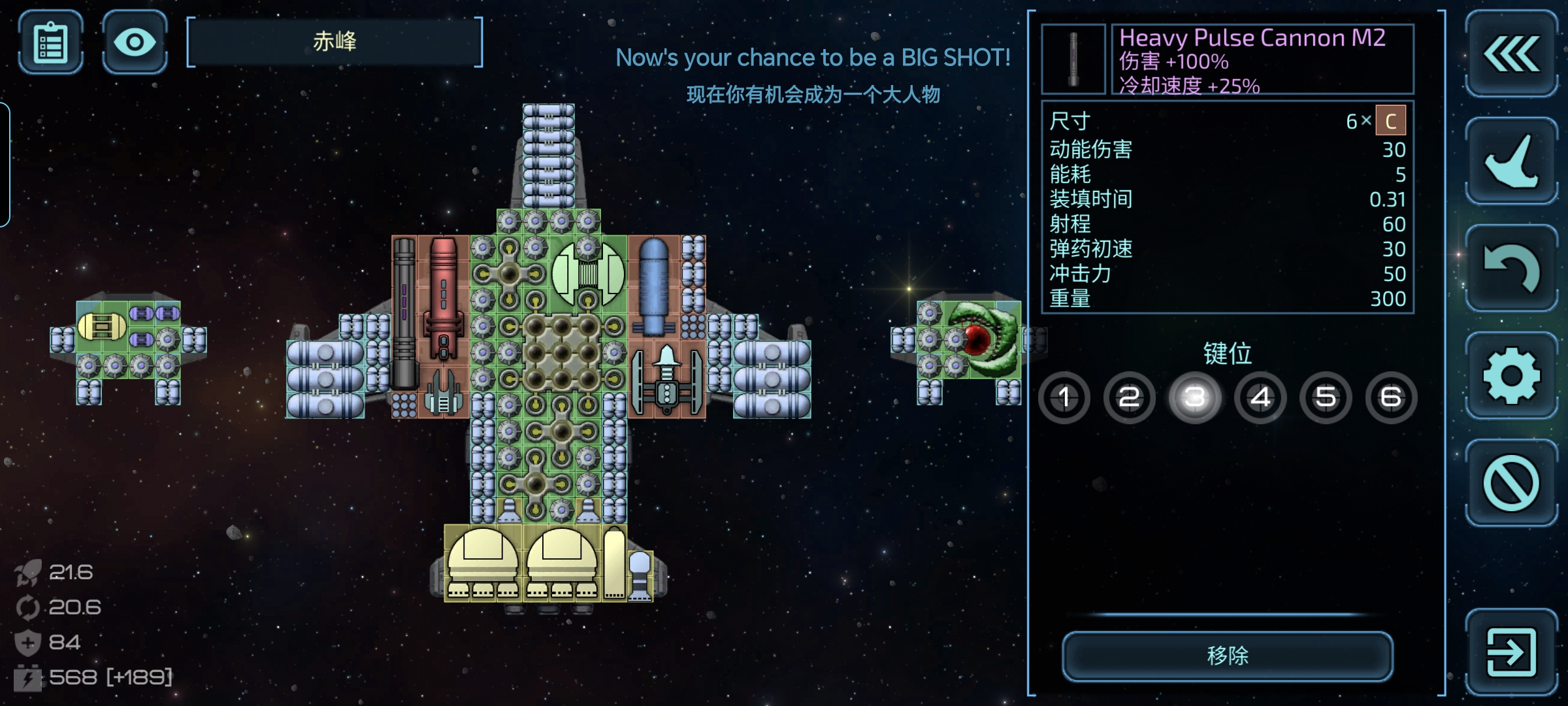Select the ship name field 赤峰

coord(335,42)
